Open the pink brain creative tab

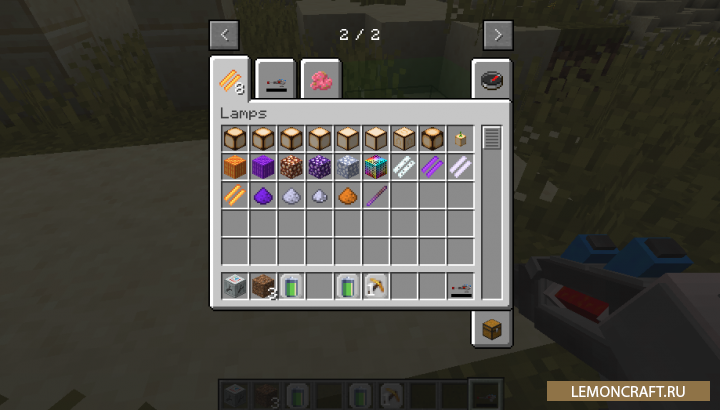click(320, 80)
